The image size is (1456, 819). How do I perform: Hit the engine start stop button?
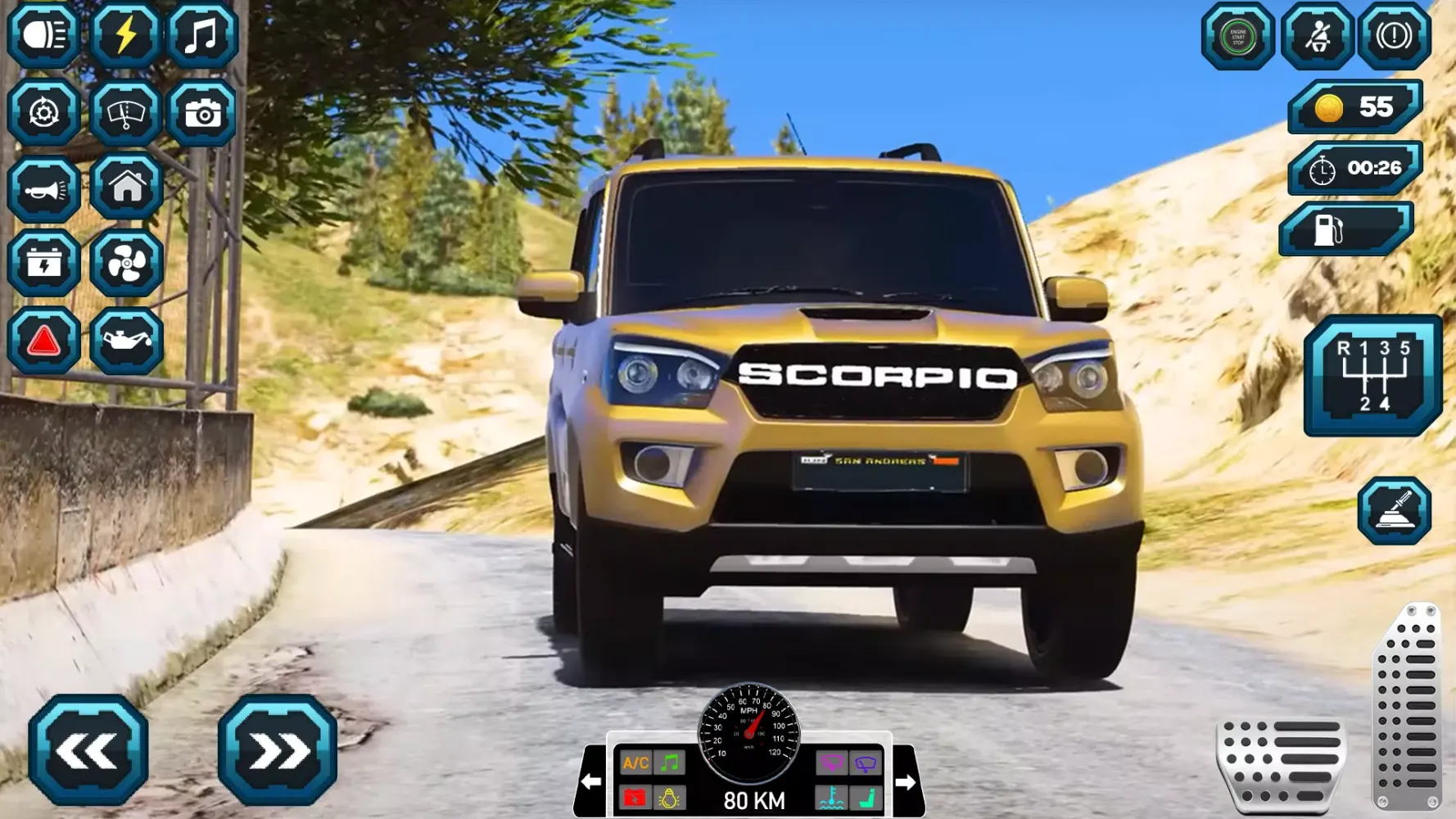1237,36
